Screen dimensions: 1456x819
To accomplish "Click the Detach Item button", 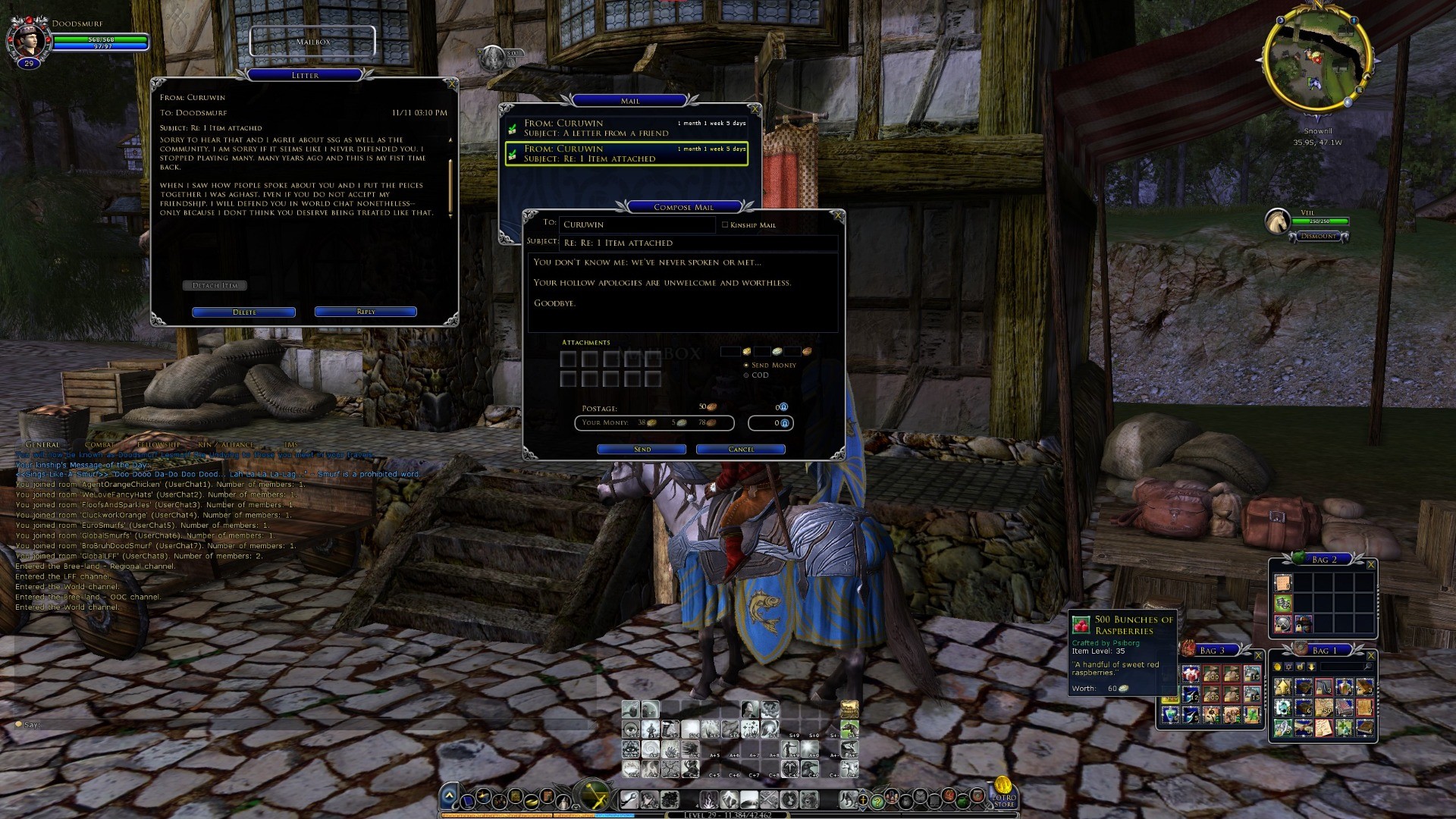I will [x=215, y=286].
